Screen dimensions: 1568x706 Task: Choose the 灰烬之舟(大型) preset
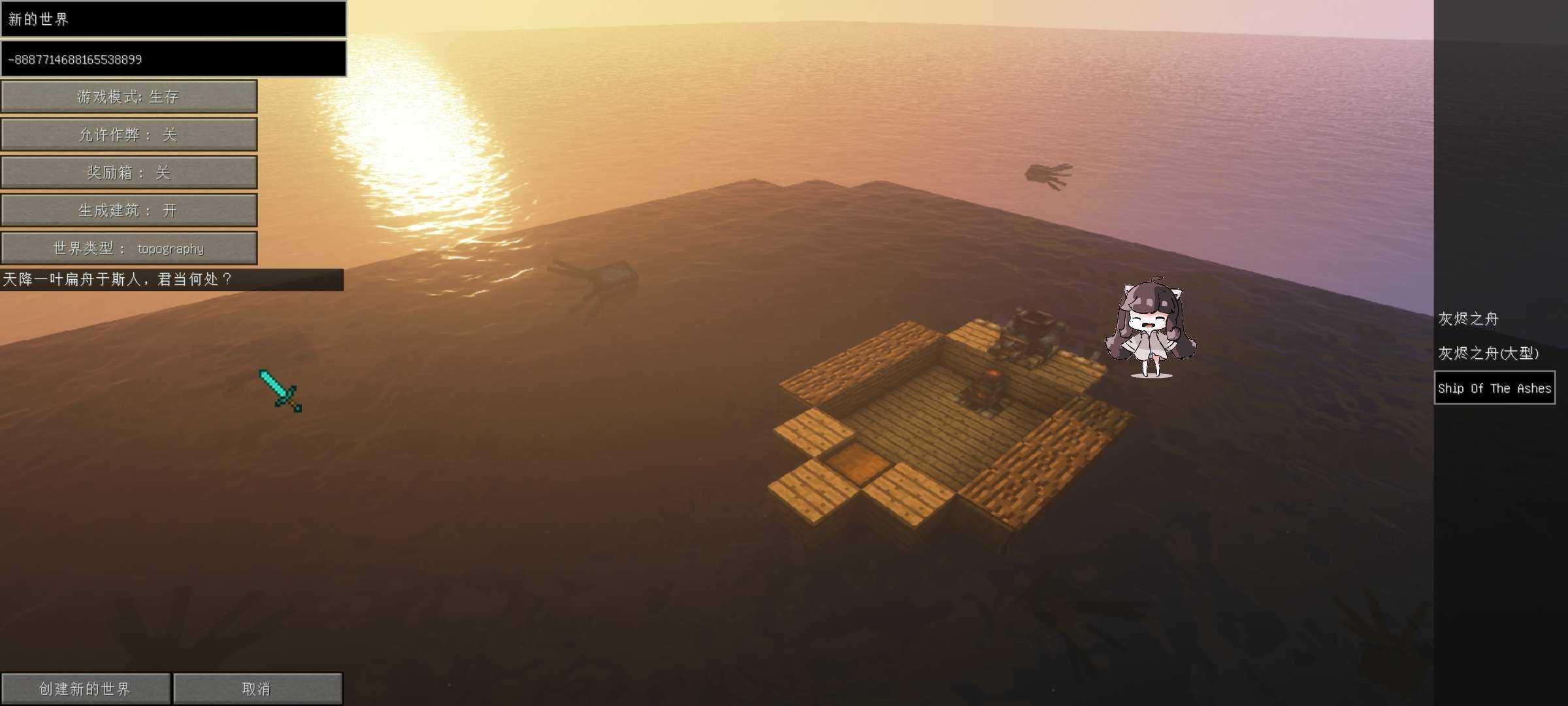click(1488, 354)
